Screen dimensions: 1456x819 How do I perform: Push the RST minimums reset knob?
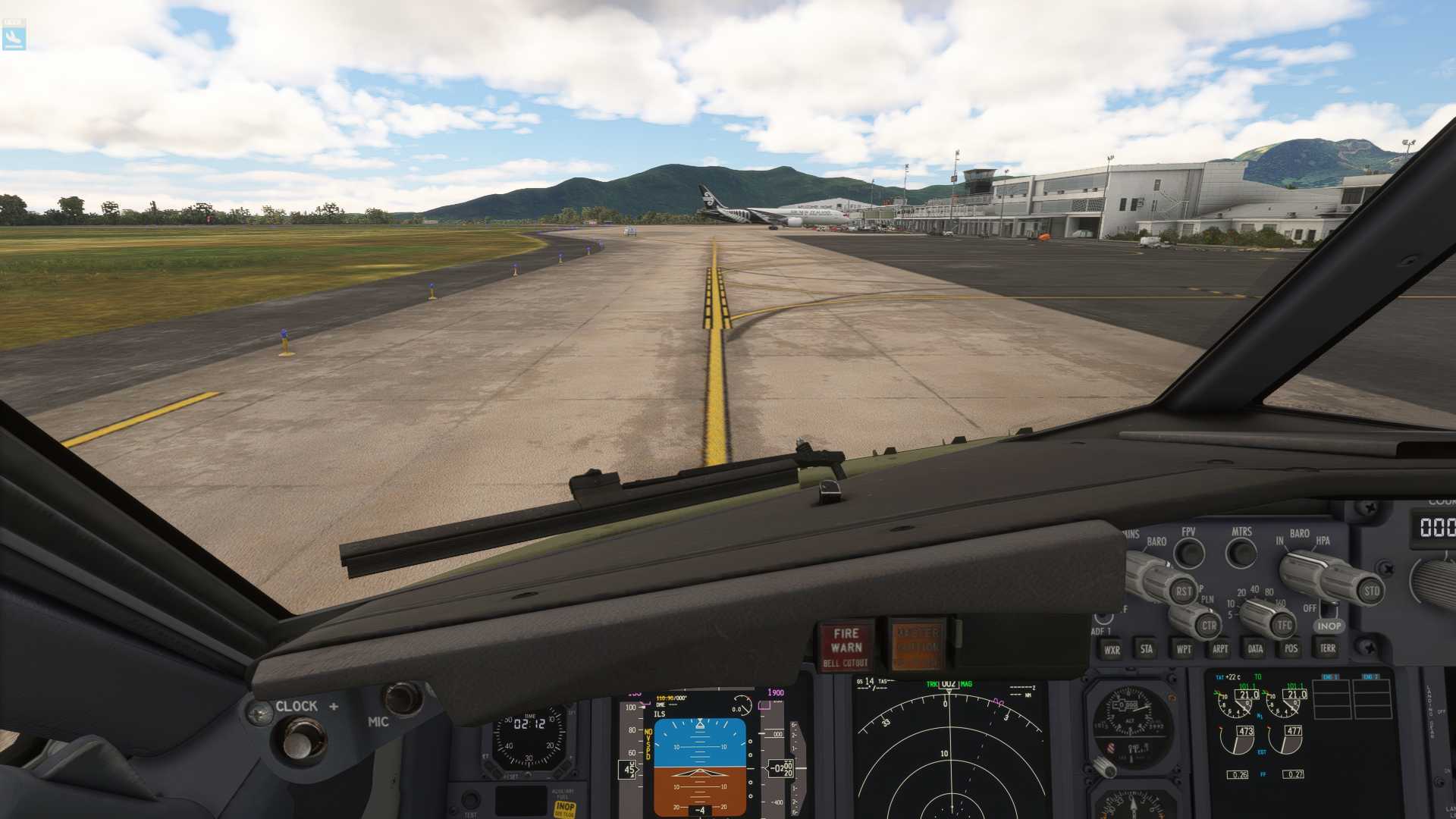[1182, 591]
